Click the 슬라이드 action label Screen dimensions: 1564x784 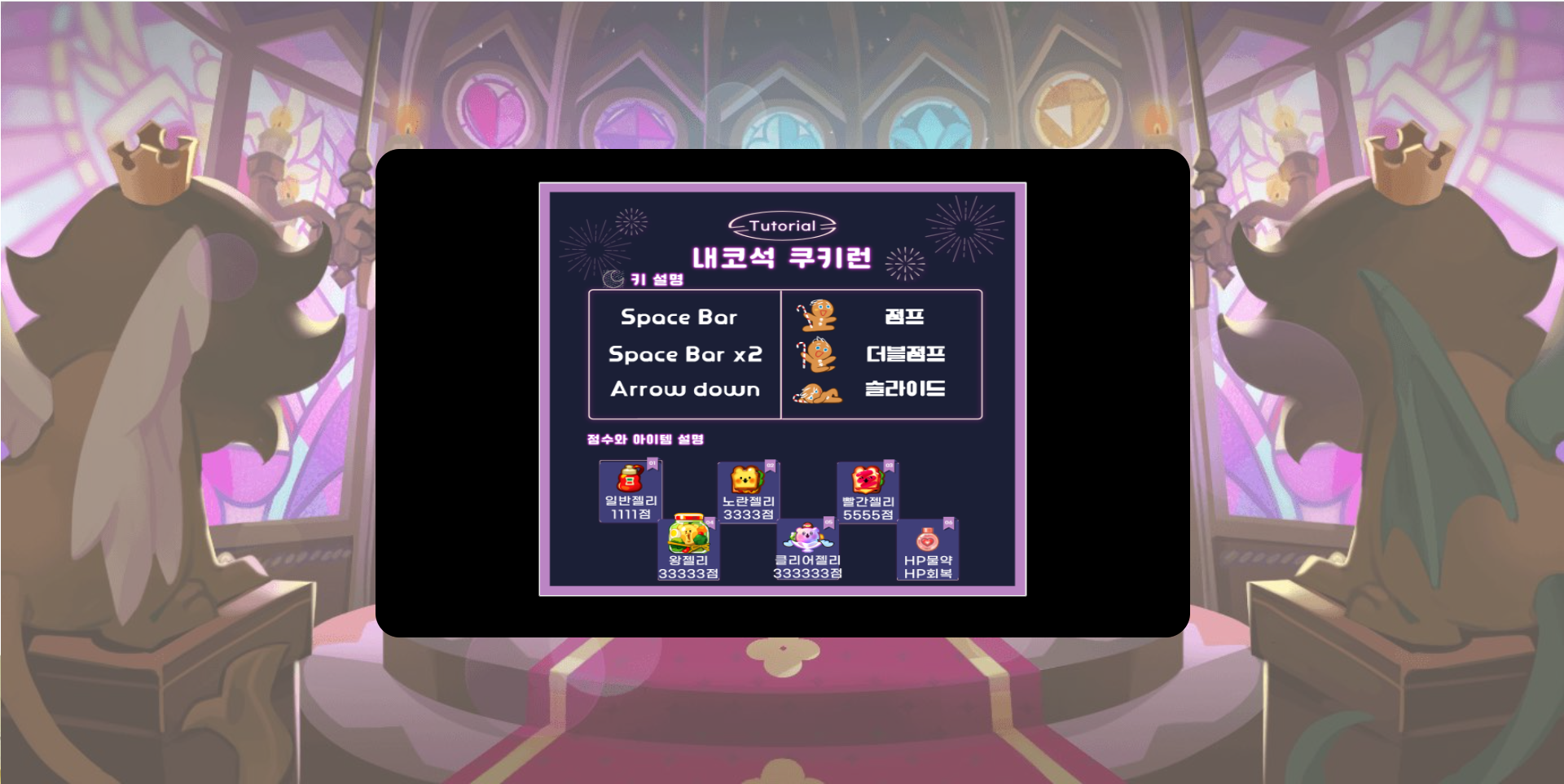click(x=907, y=389)
